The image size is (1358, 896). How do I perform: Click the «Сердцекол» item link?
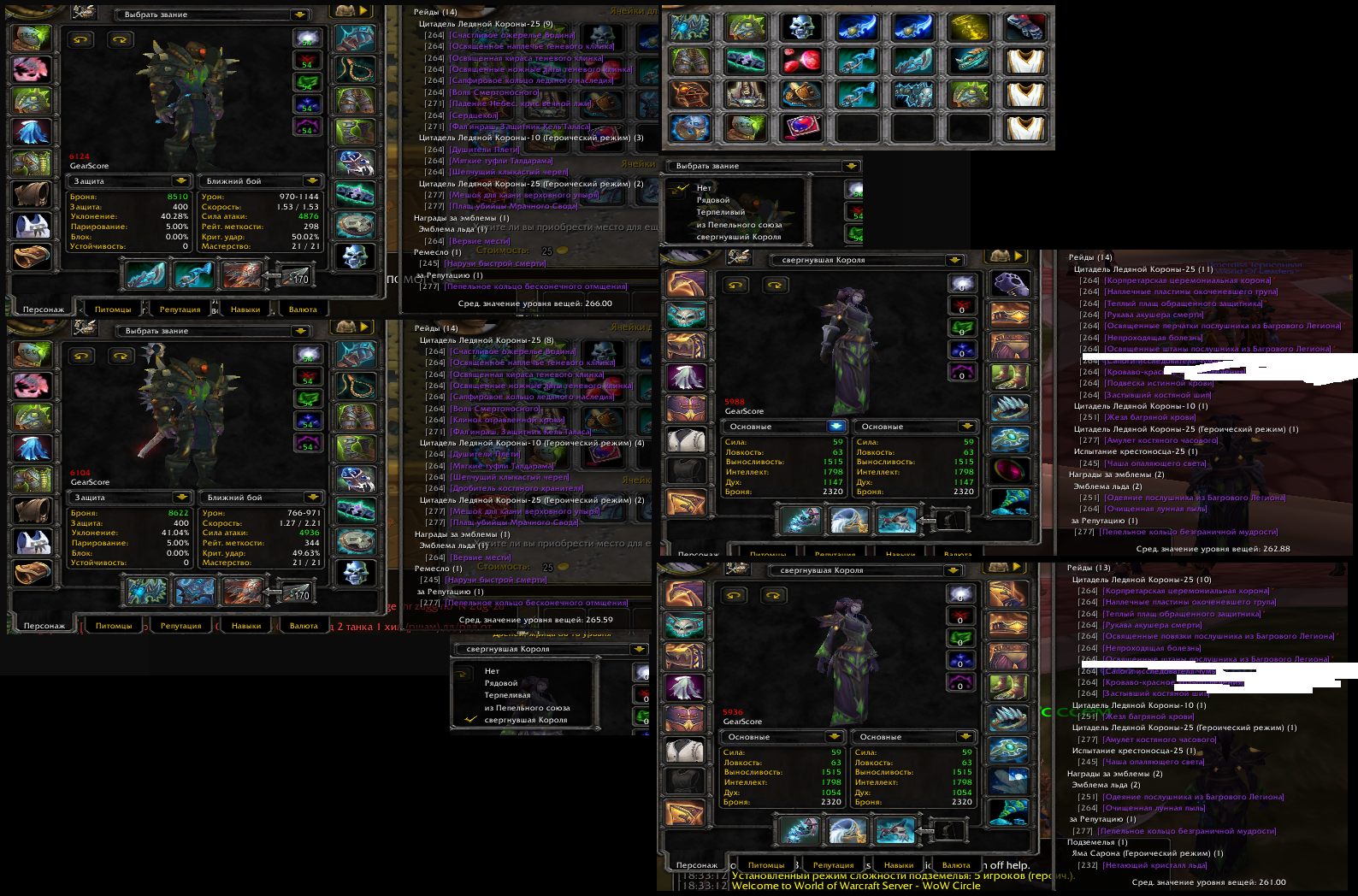tap(473, 115)
